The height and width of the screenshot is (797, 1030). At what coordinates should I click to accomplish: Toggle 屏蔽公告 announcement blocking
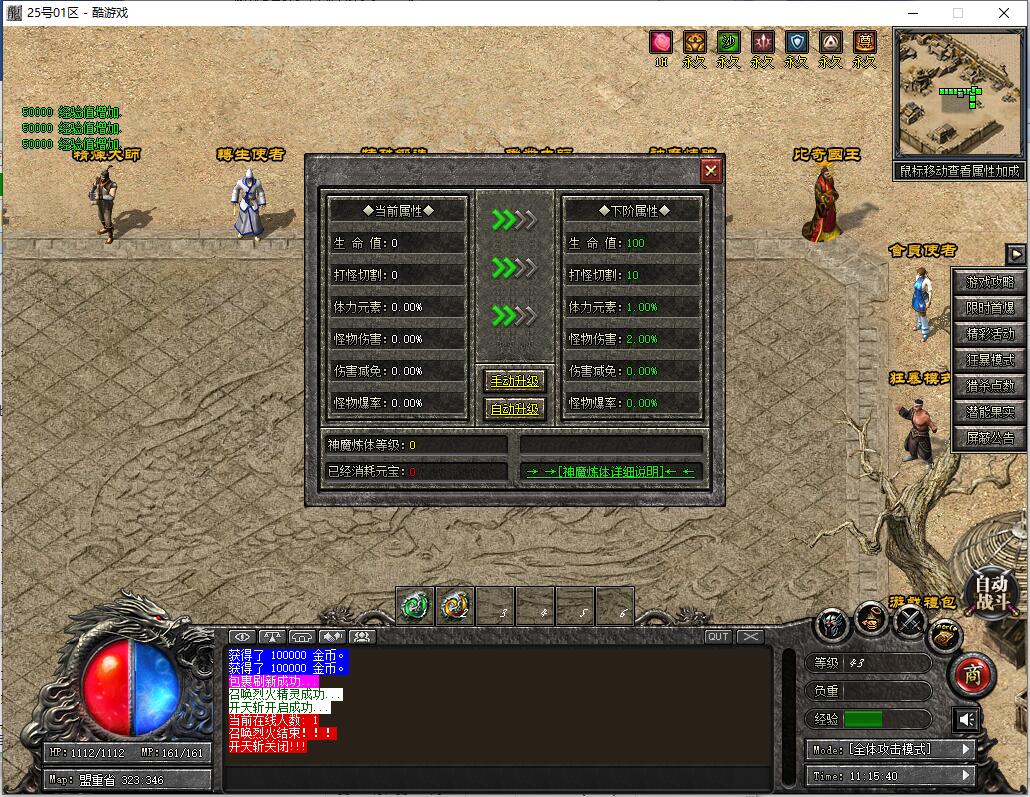click(990, 438)
